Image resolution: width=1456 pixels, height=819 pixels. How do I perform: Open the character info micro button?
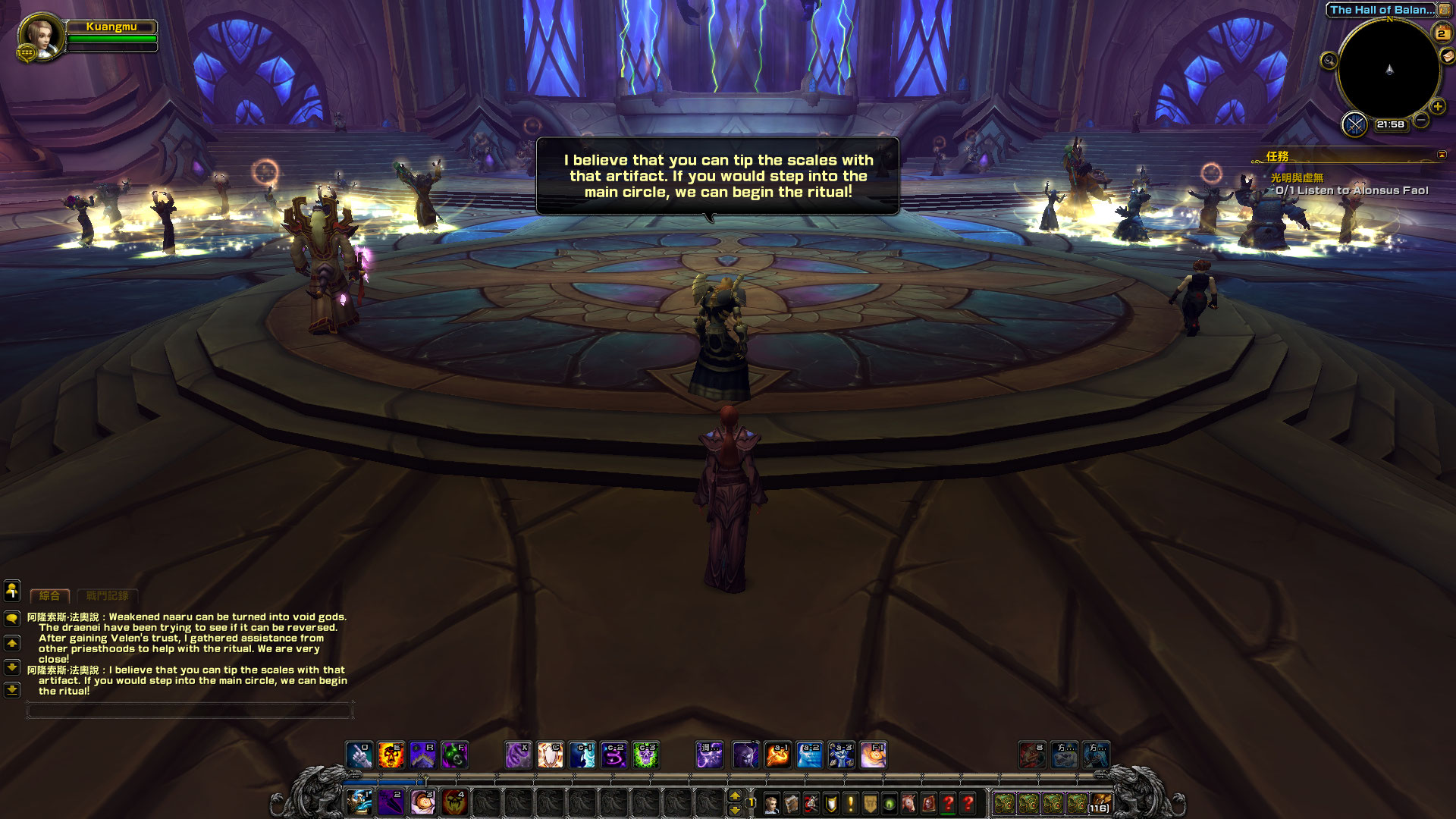[771, 803]
